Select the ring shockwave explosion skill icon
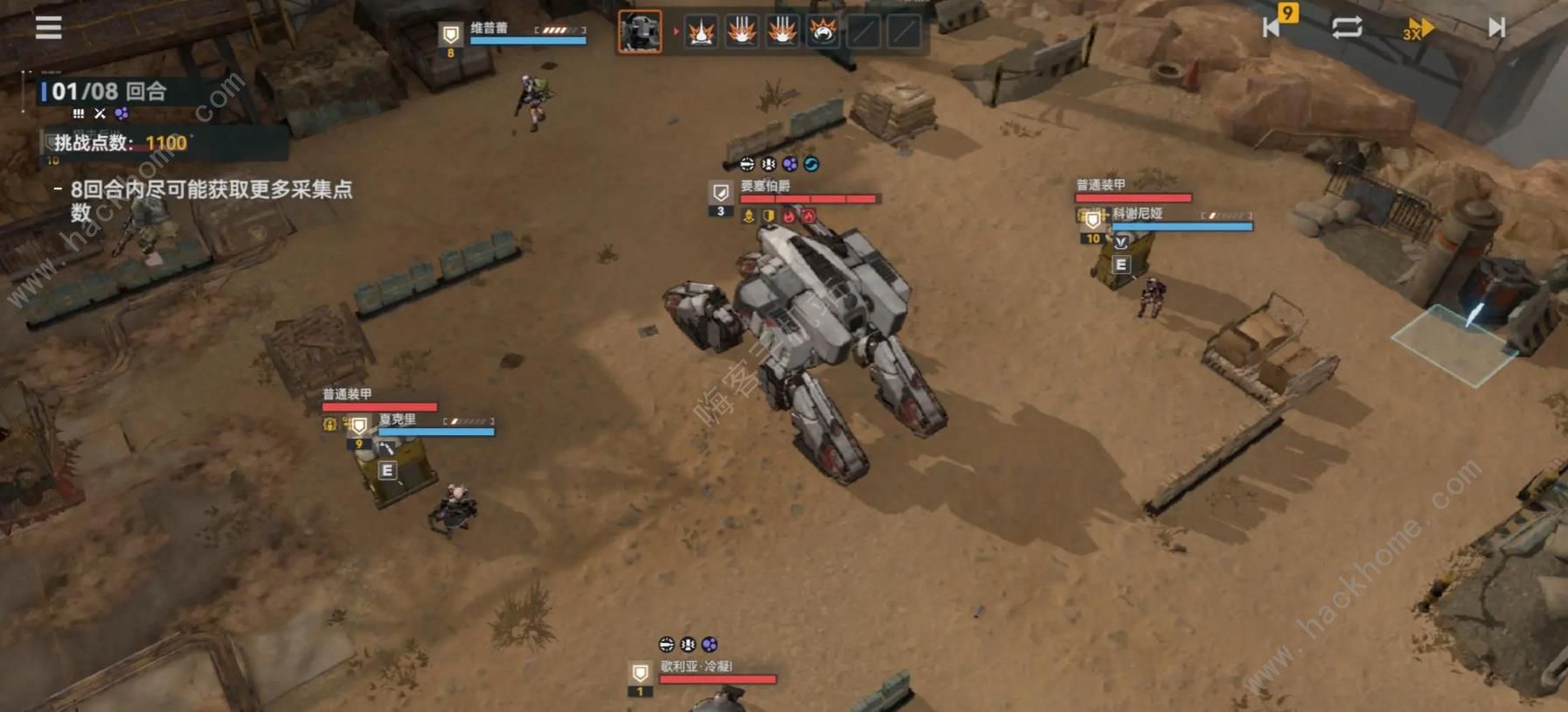 coord(822,32)
